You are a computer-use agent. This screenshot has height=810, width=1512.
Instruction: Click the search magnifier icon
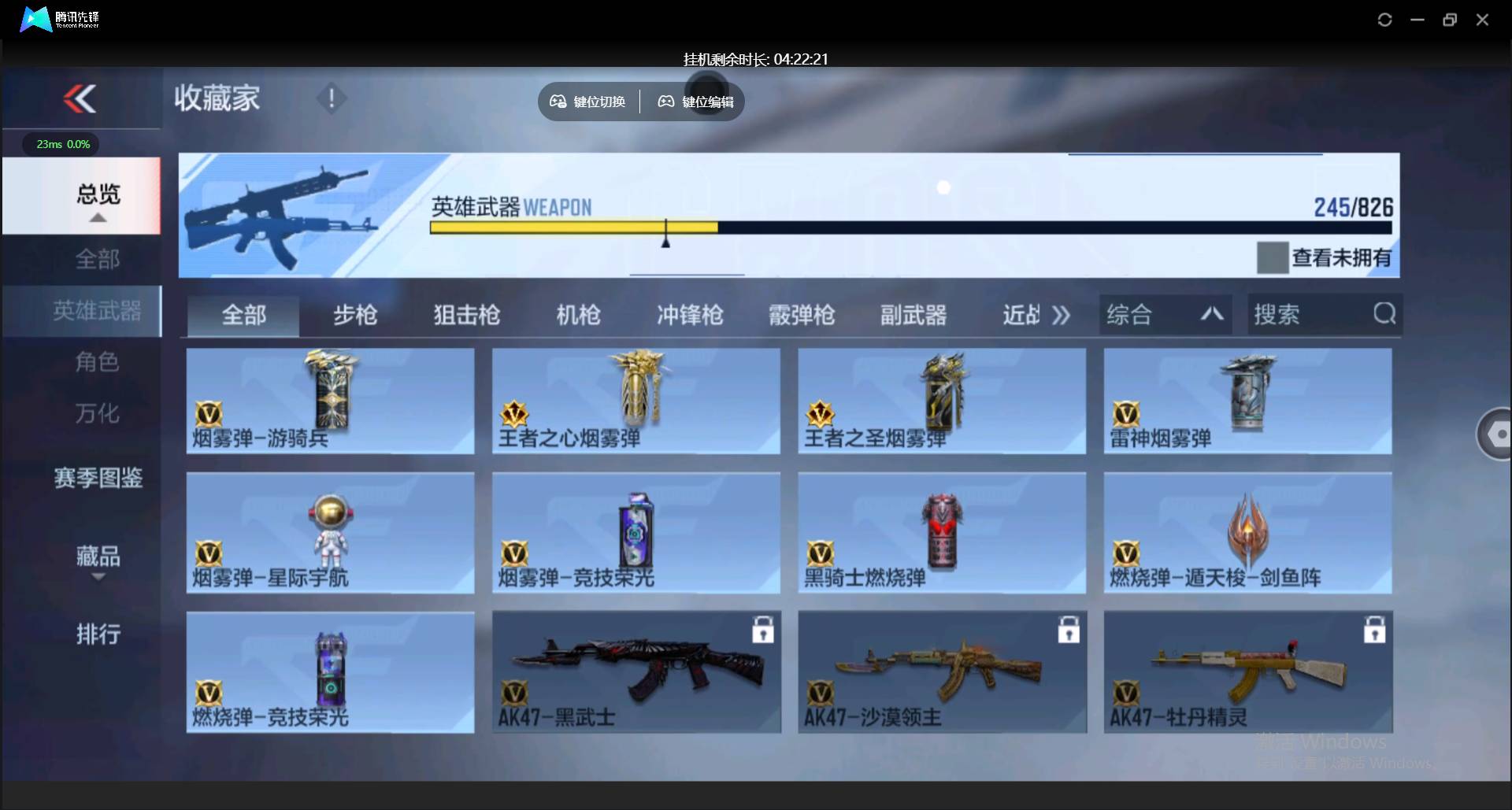(1384, 314)
